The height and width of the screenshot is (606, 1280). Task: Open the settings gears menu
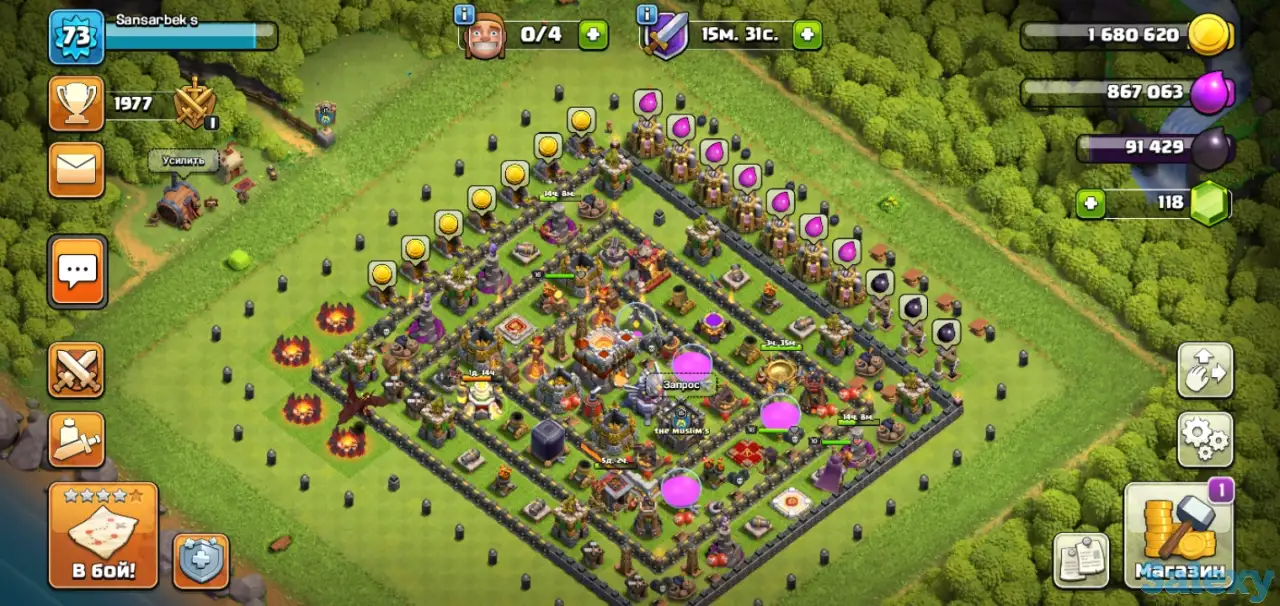1205,440
